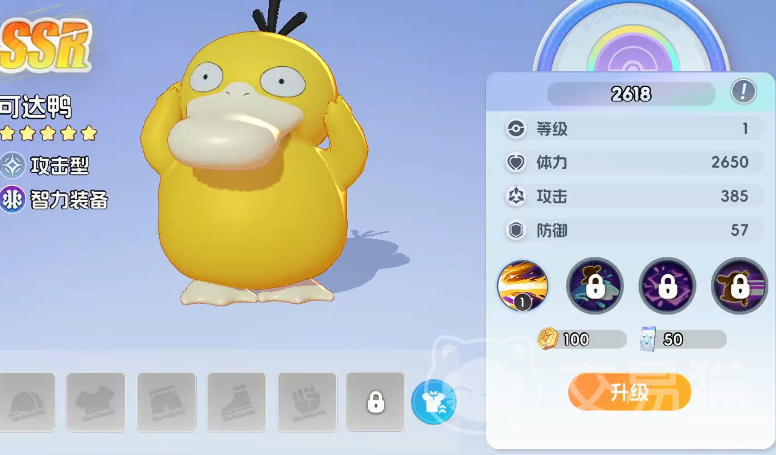Pick the empty boot equipment slot

click(x=236, y=402)
